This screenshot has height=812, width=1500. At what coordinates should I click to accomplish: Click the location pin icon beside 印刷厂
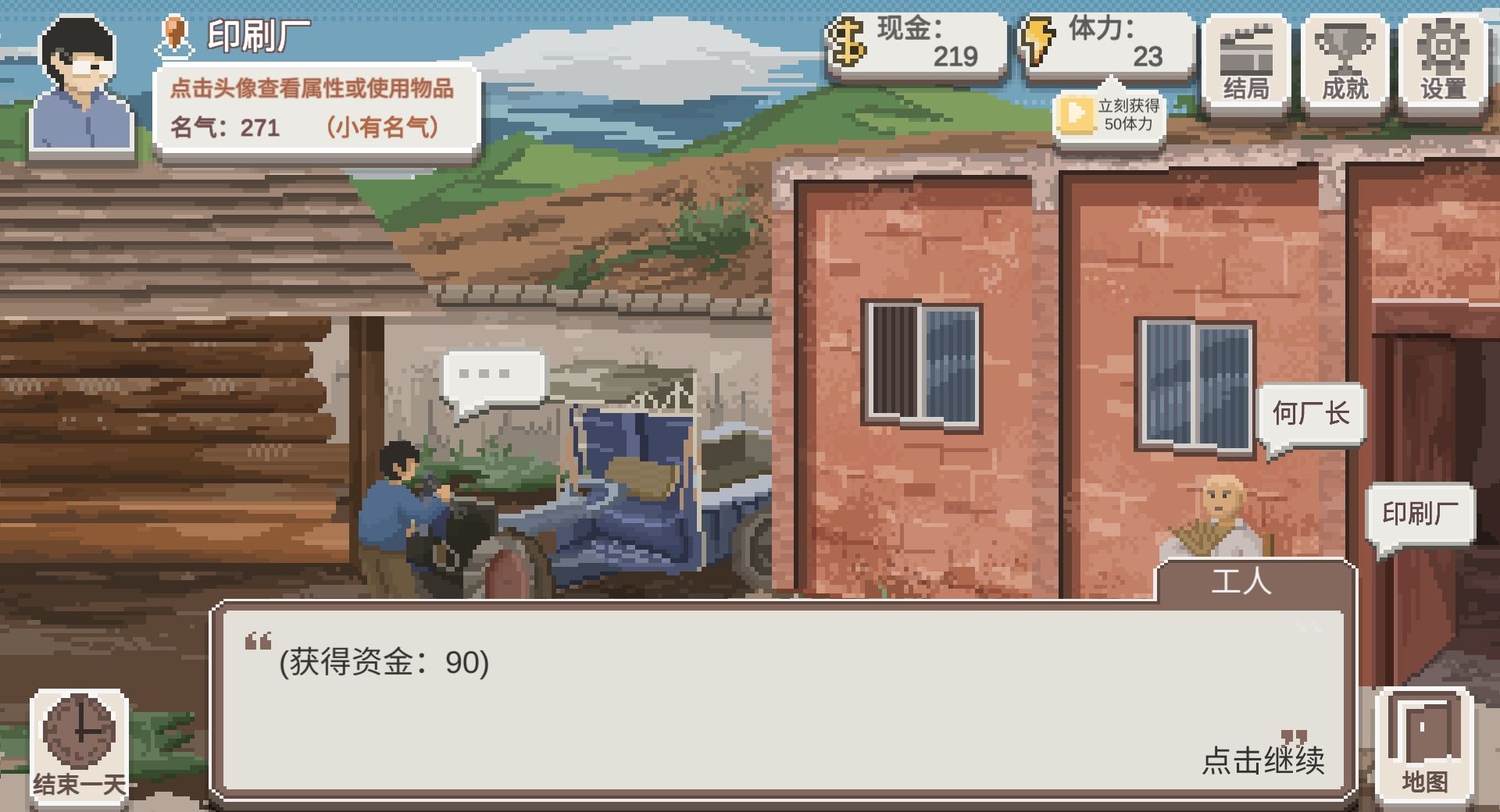coord(175,34)
